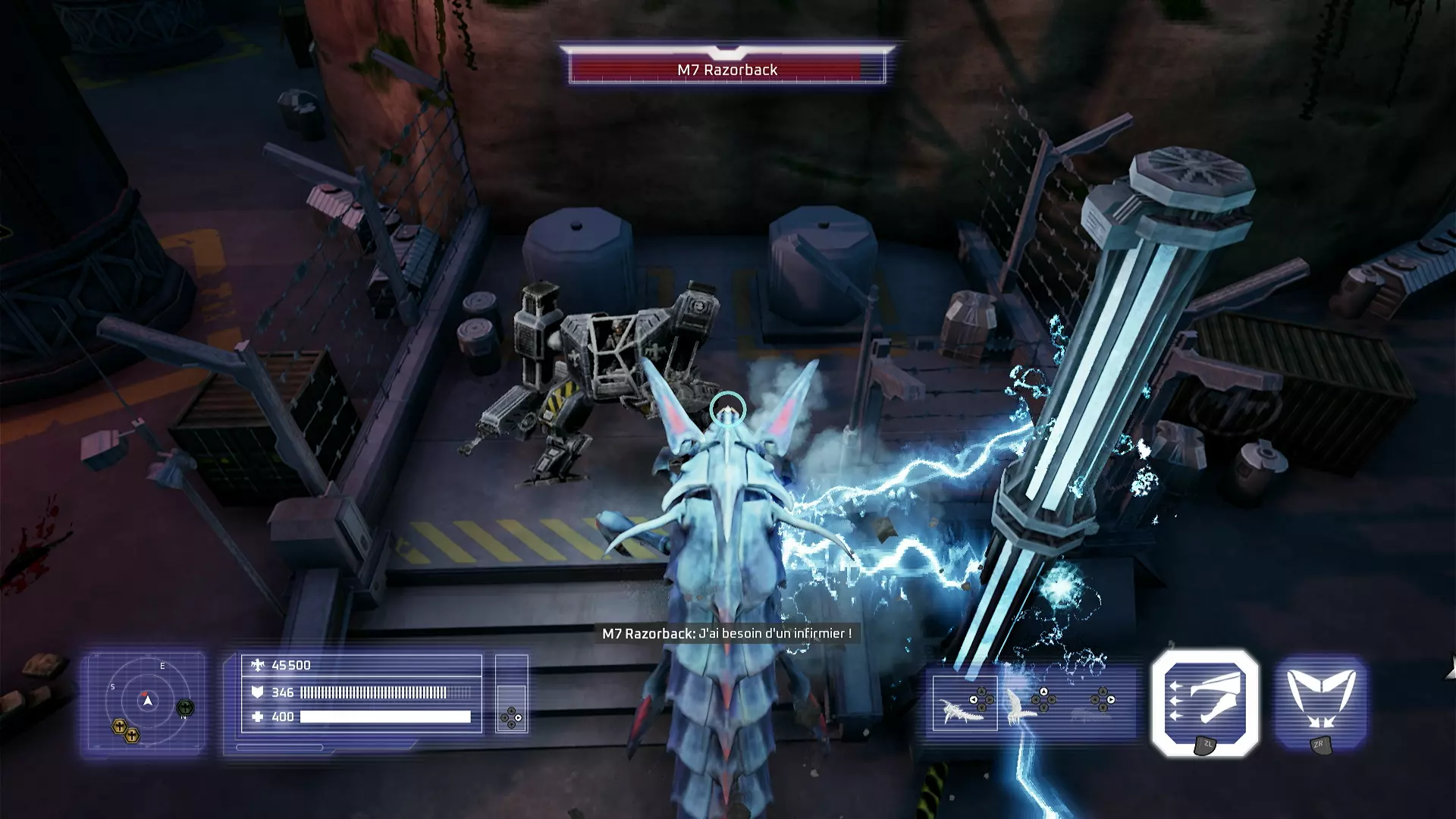The height and width of the screenshot is (819, 1456).
Task: Activate the claw dash ability icon
Action: point(1205,701)
